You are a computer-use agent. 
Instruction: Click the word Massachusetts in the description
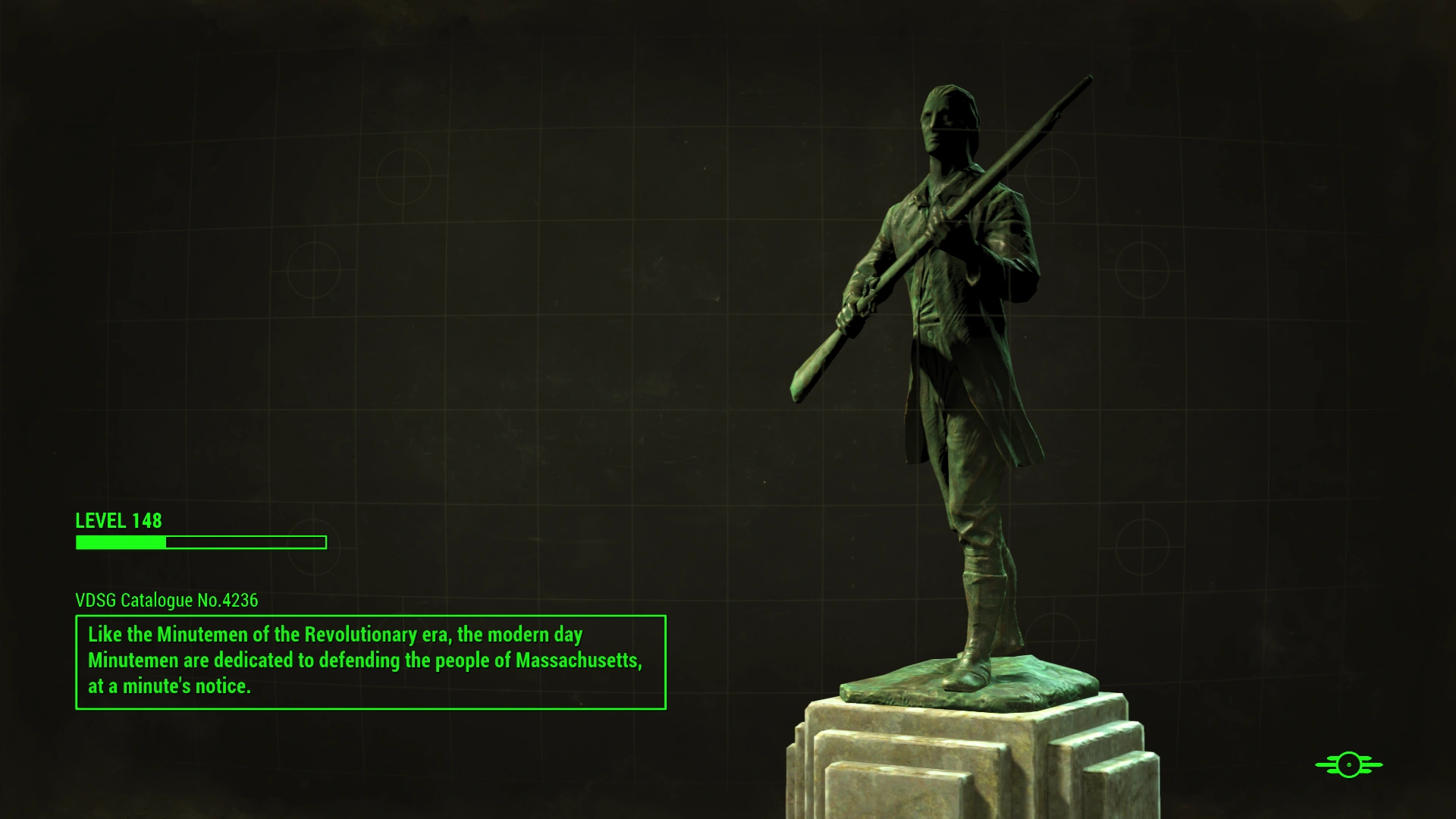click(x=578, y=660)
